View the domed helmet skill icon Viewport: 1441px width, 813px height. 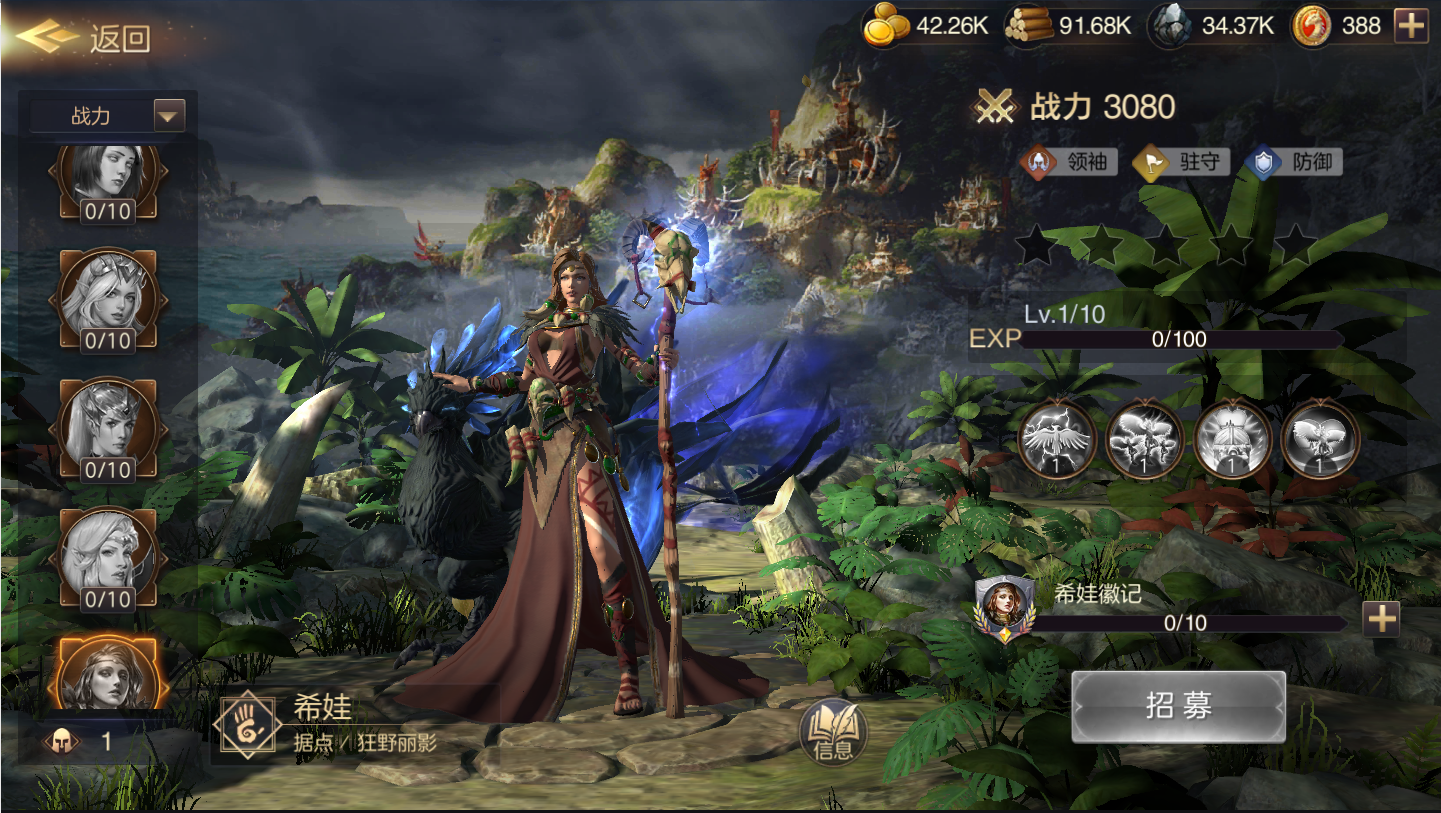1232,439
